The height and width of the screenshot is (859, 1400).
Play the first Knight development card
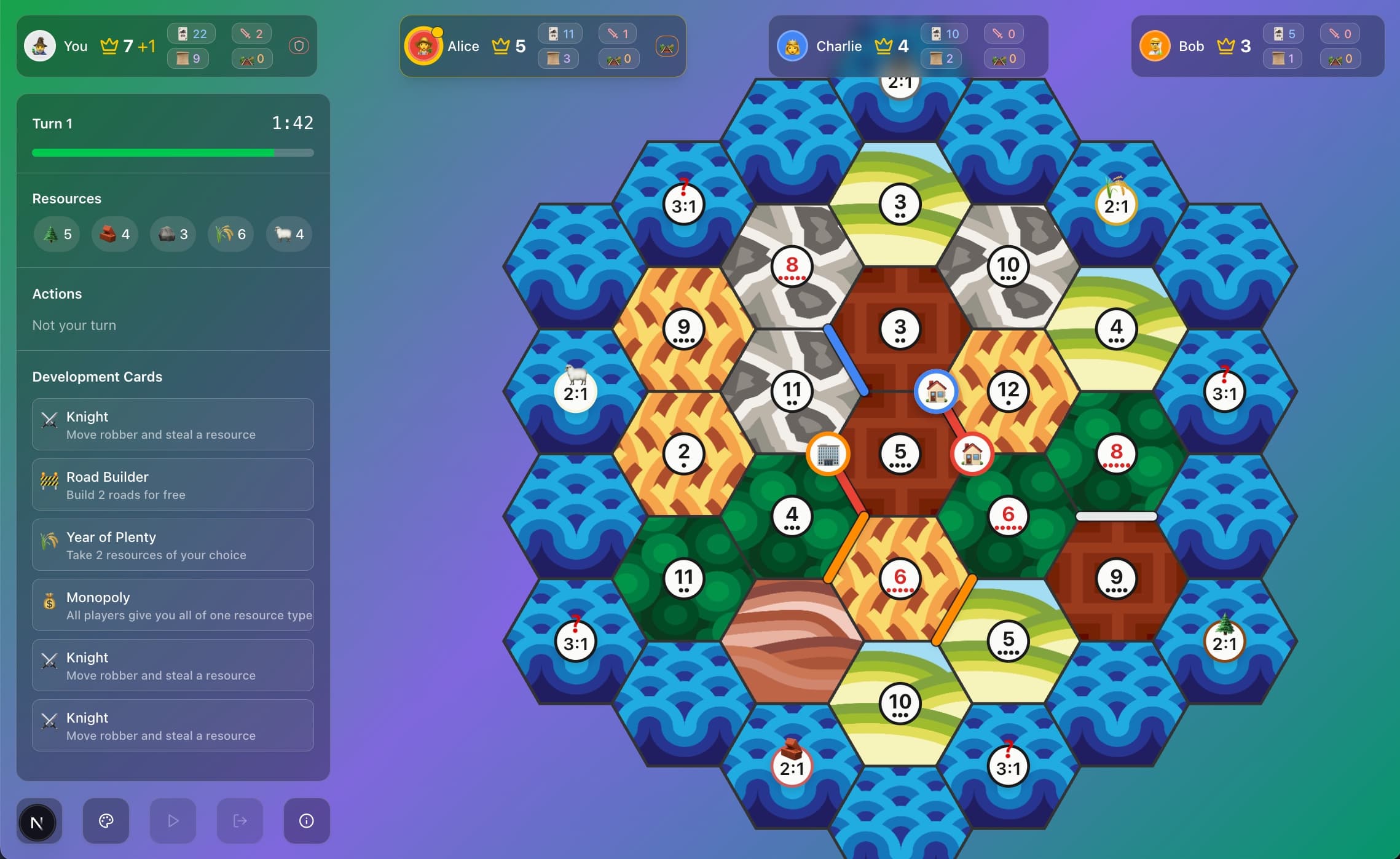[x=173, y=424]
